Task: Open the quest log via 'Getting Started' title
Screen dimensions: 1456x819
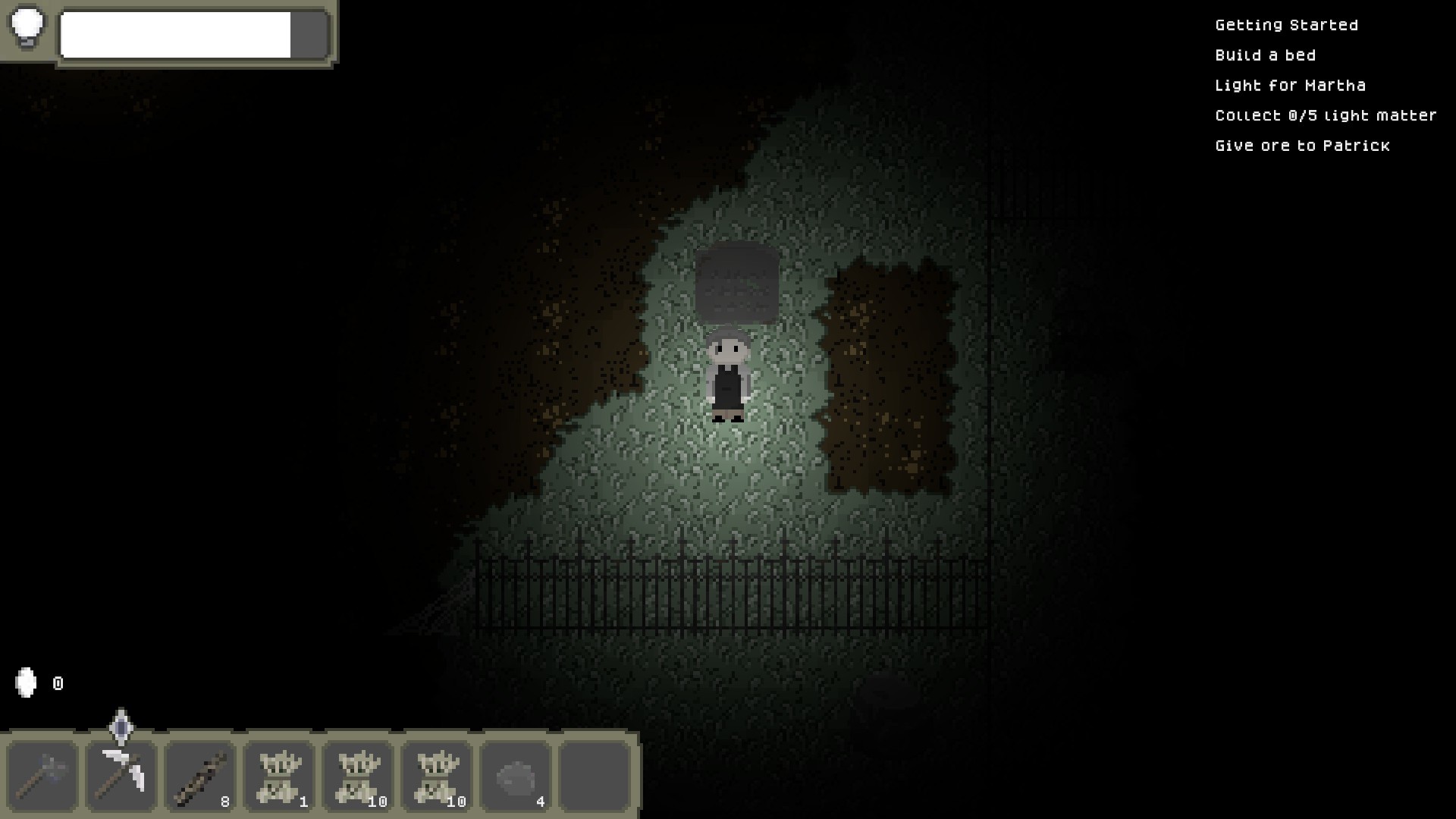Action: [1287, 24]
